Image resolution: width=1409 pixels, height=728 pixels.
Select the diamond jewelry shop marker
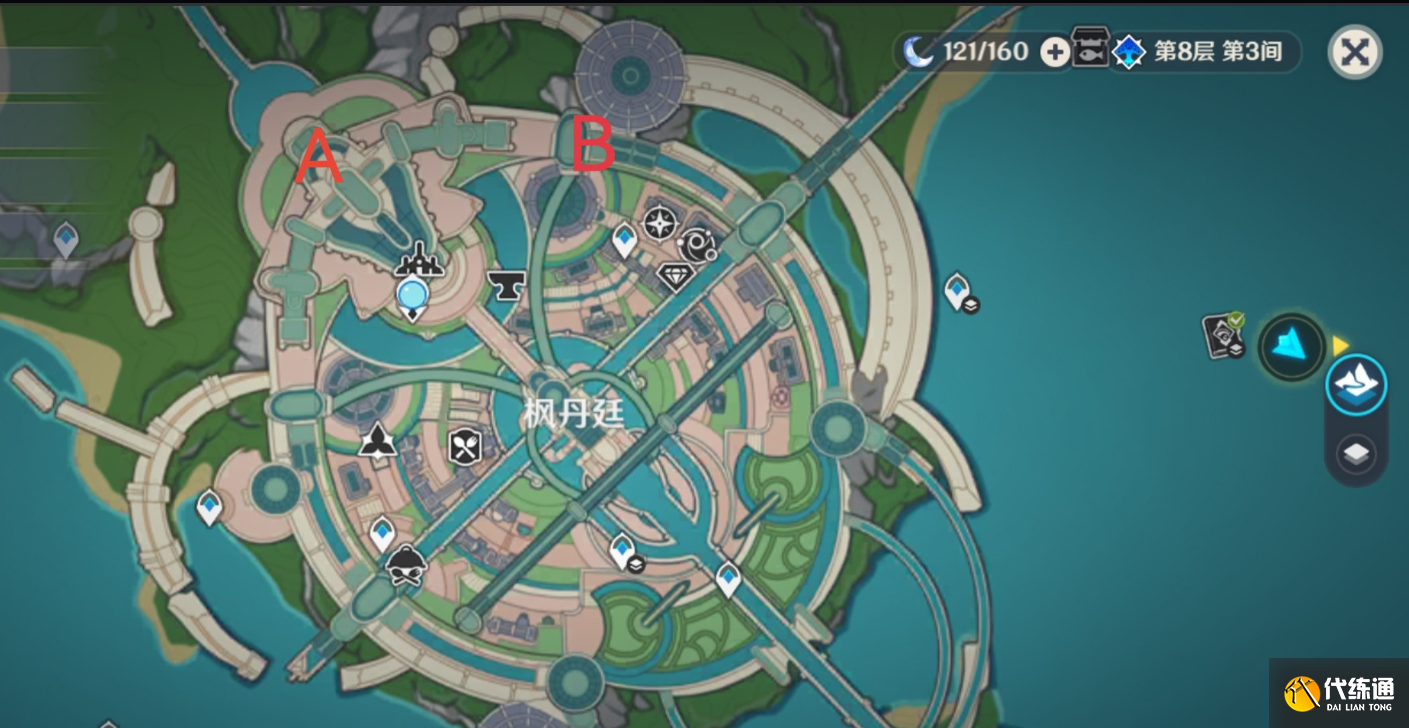pyautogui.click(x=676, y=275)
